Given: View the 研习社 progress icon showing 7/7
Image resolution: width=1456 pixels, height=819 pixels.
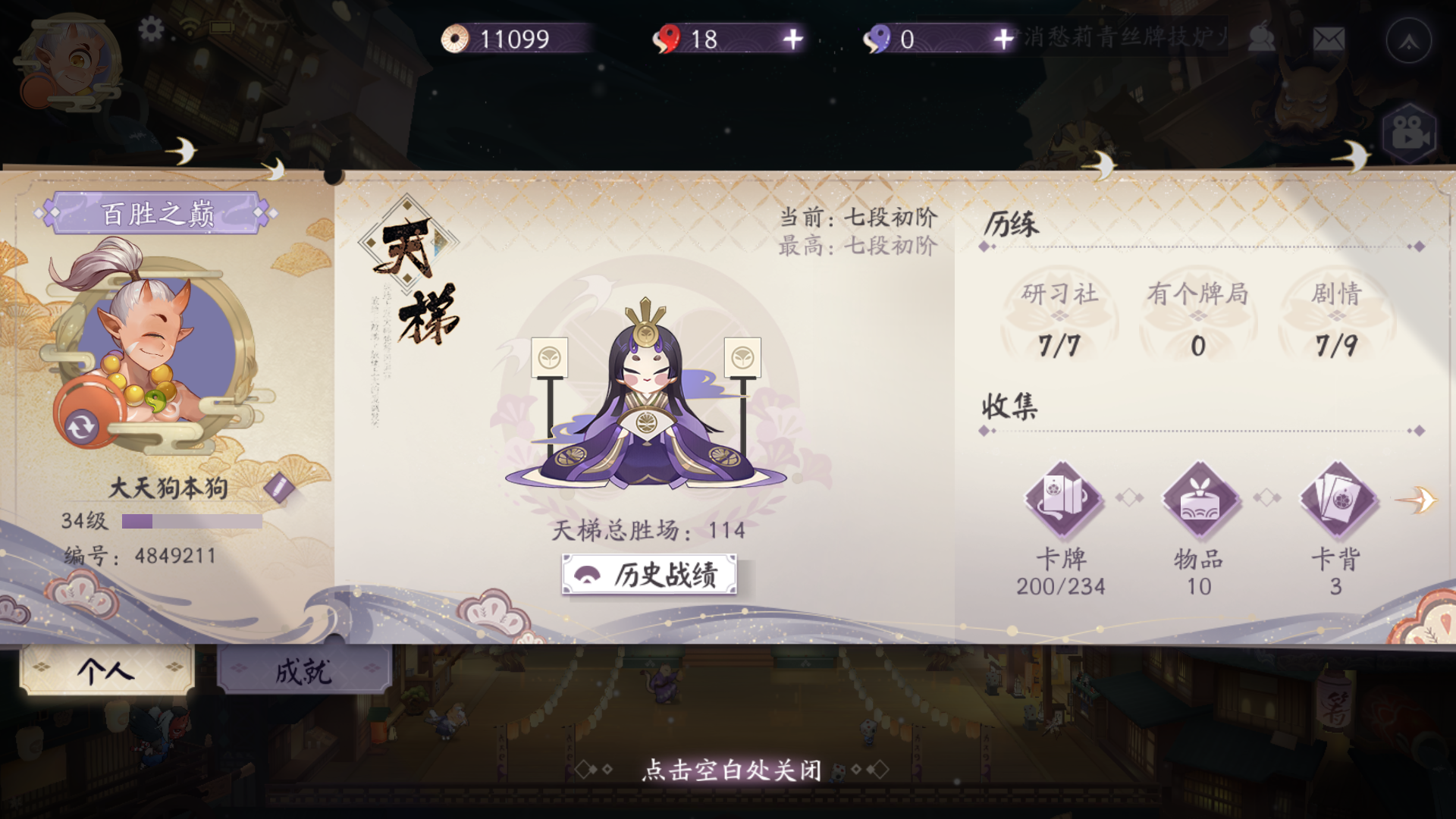Looking at the screenshot, I should 1060,315.
